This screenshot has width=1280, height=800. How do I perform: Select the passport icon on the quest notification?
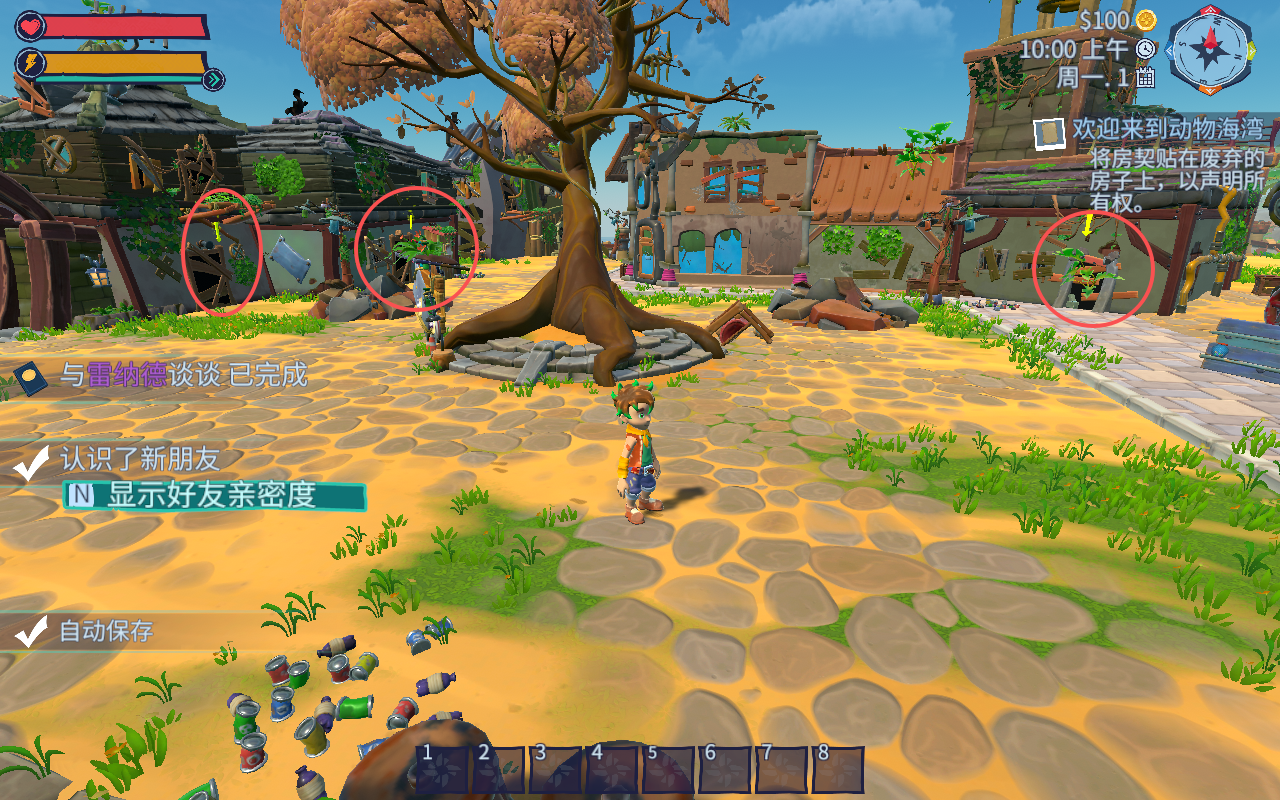(30, 378)
